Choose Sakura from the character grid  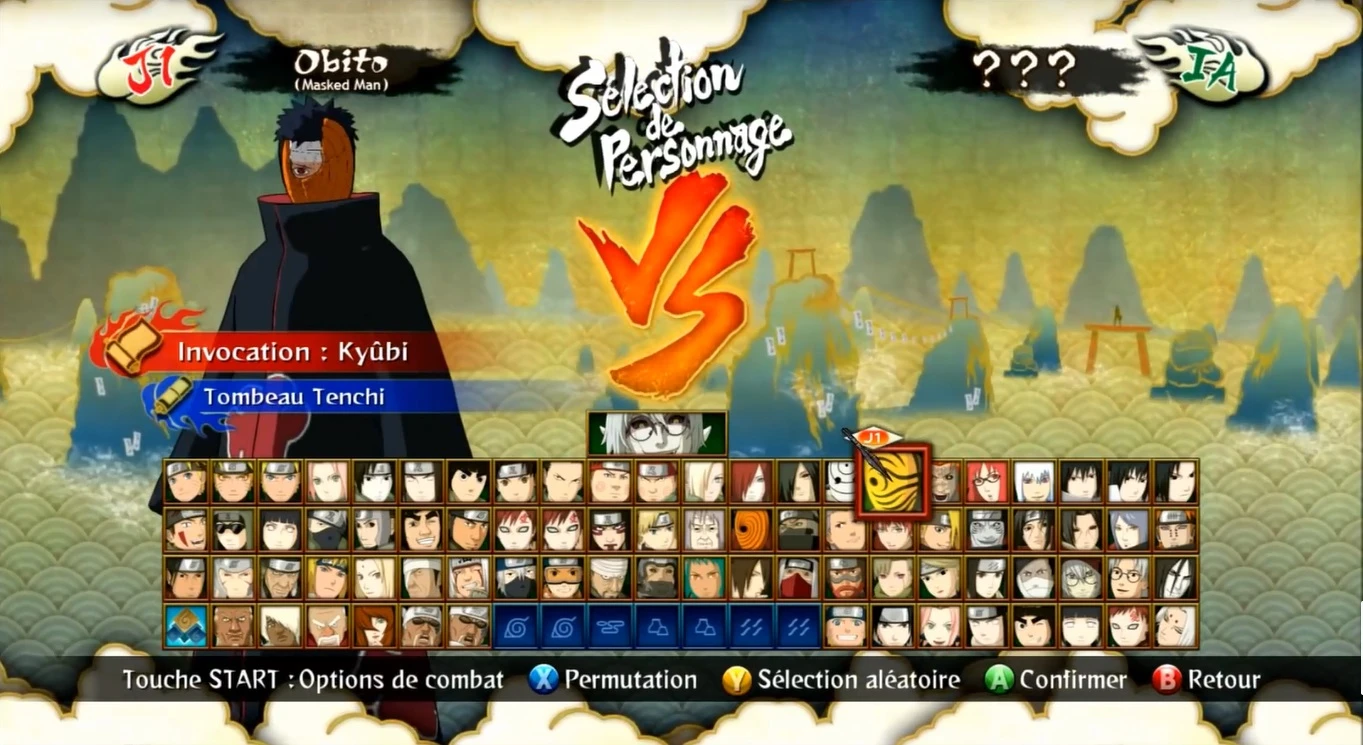pos(329,483)
